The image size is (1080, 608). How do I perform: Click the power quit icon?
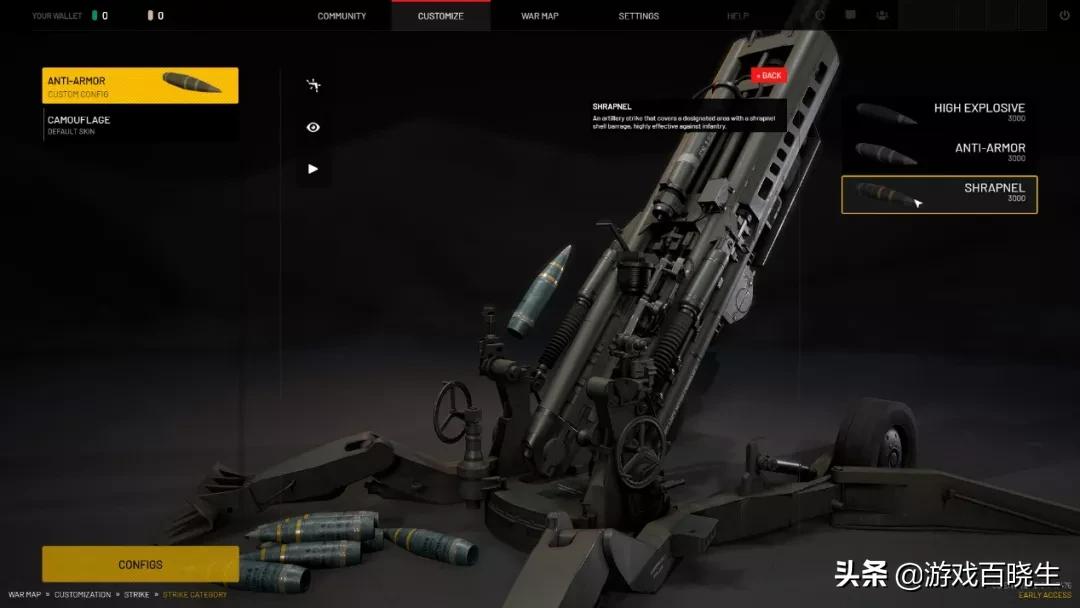(1064, 16)
